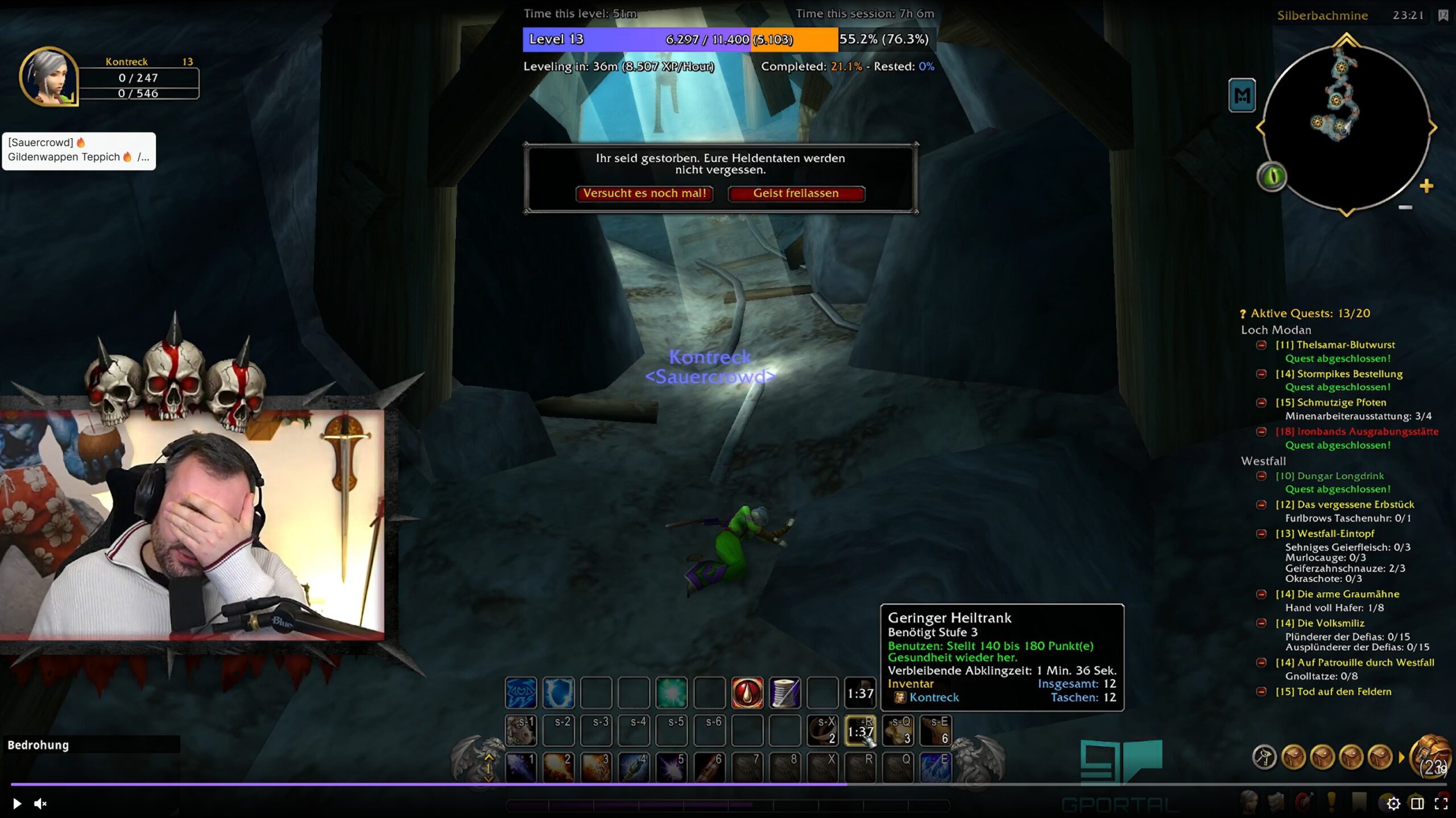Click the "Geist freilassen" button
1456x818 pixels.
point(796,193)
